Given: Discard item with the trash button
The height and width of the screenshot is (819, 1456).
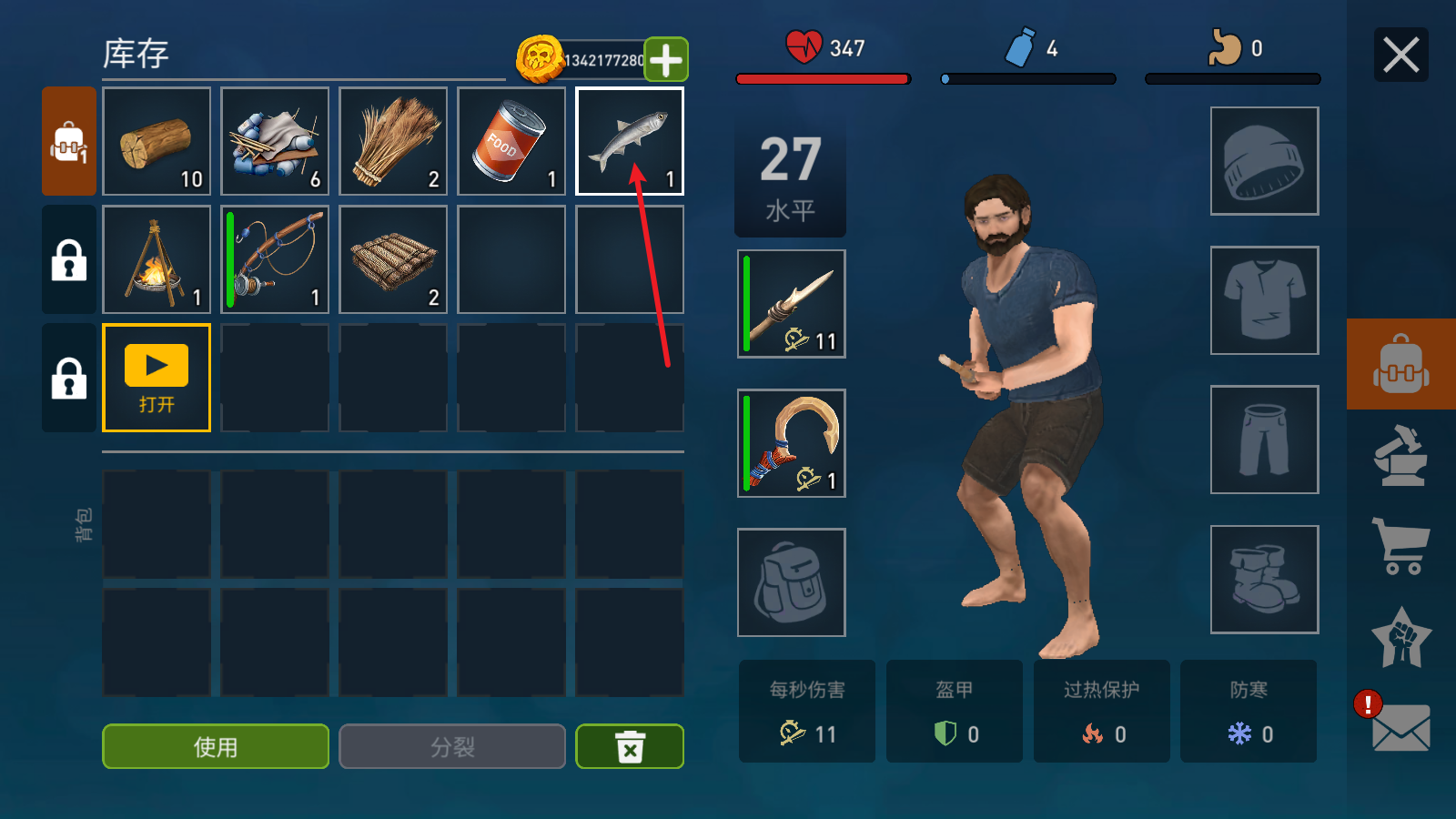Looking at the screenshot, I should [630, 746].
